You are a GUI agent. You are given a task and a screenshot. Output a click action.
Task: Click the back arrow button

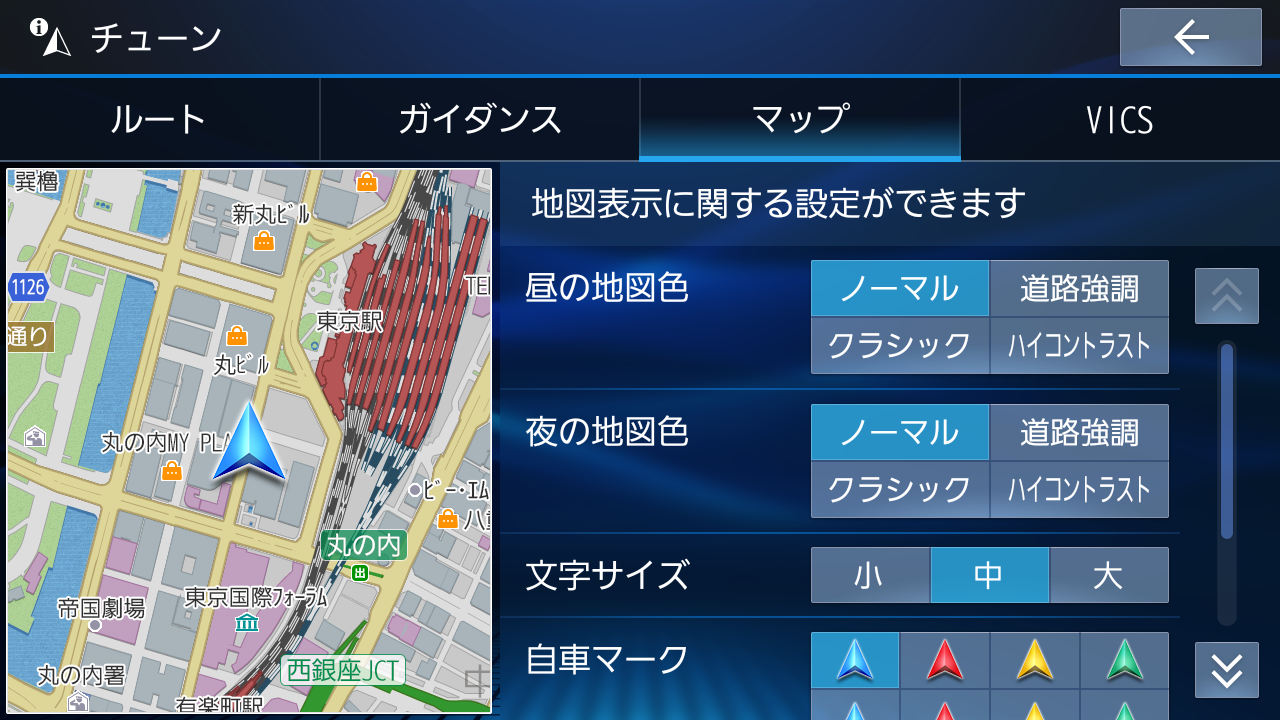(x=1189, y=38)
